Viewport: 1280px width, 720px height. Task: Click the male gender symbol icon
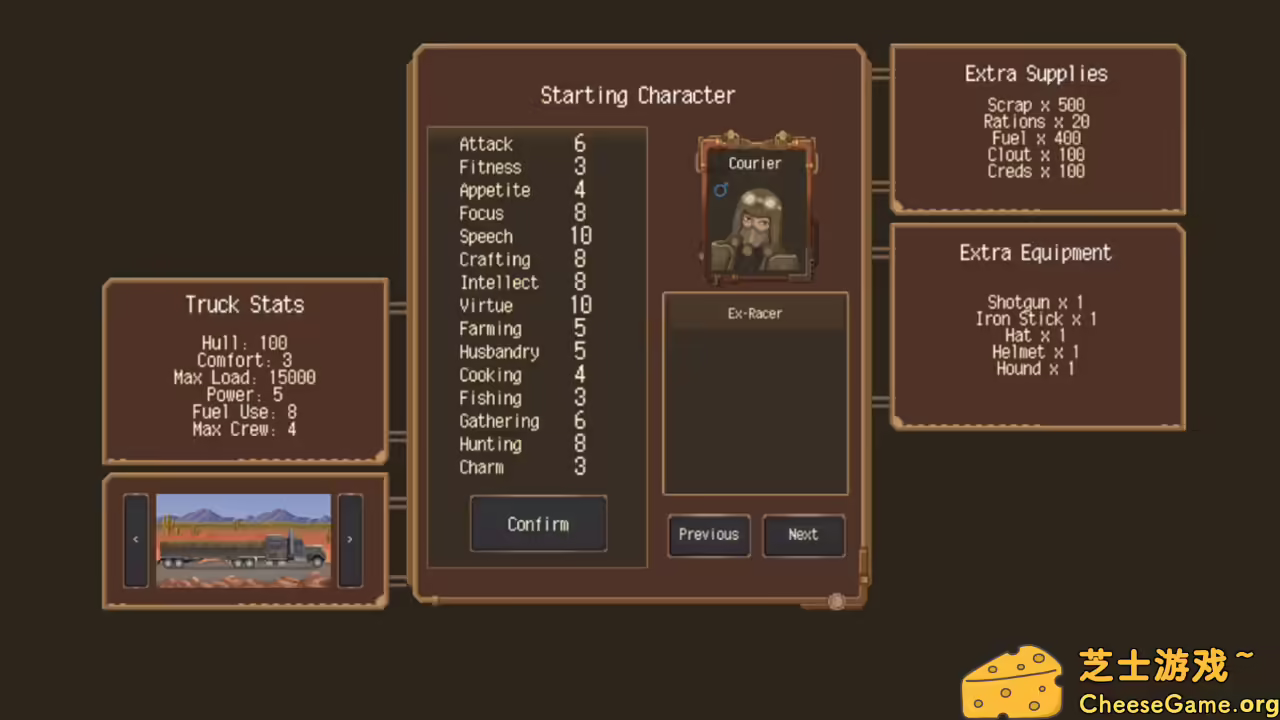[x=721, y=191]
